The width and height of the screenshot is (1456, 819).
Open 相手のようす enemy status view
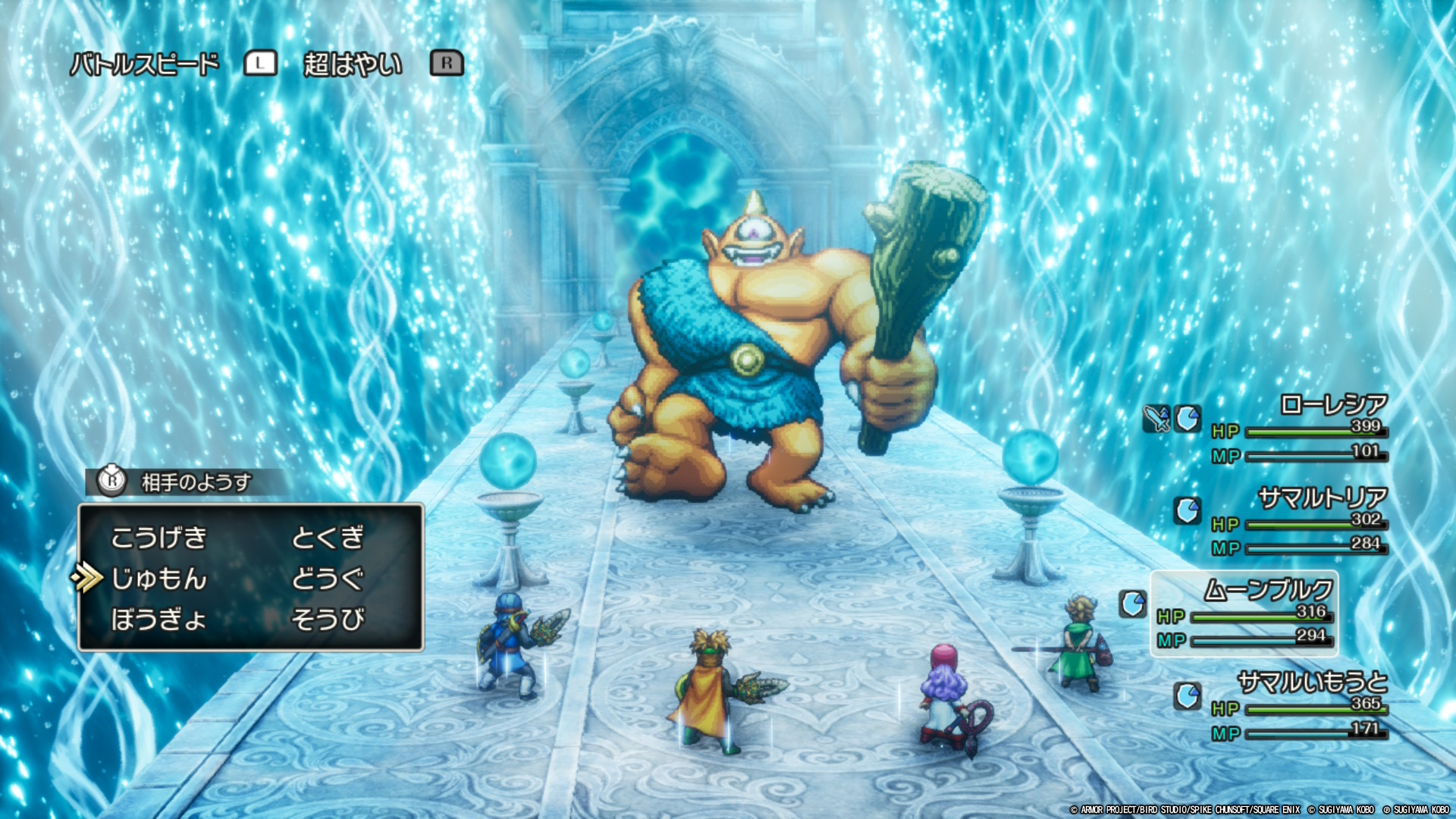[196, 482]
